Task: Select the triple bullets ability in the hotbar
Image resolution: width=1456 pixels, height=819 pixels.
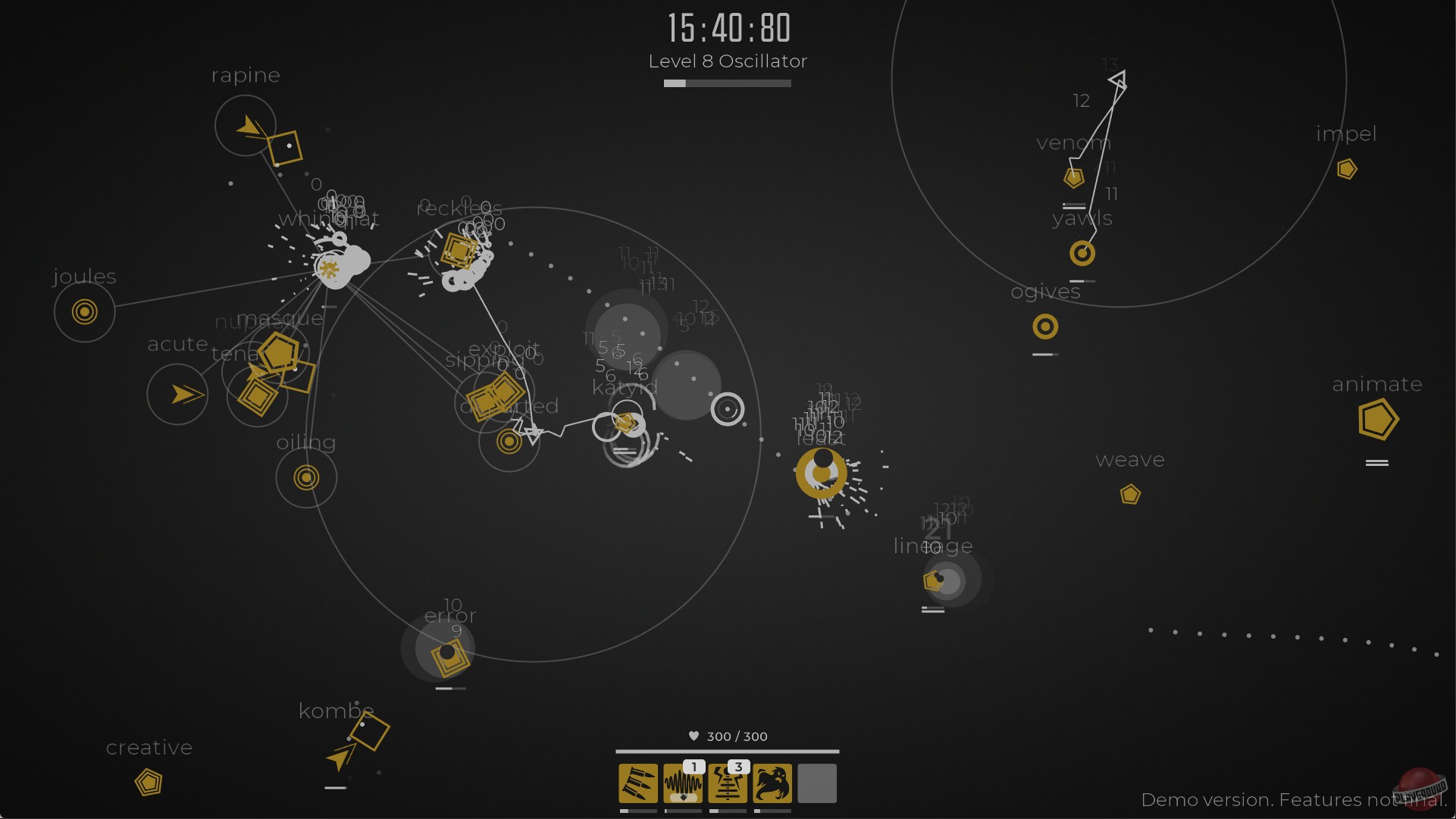Action: click(637, 784)
